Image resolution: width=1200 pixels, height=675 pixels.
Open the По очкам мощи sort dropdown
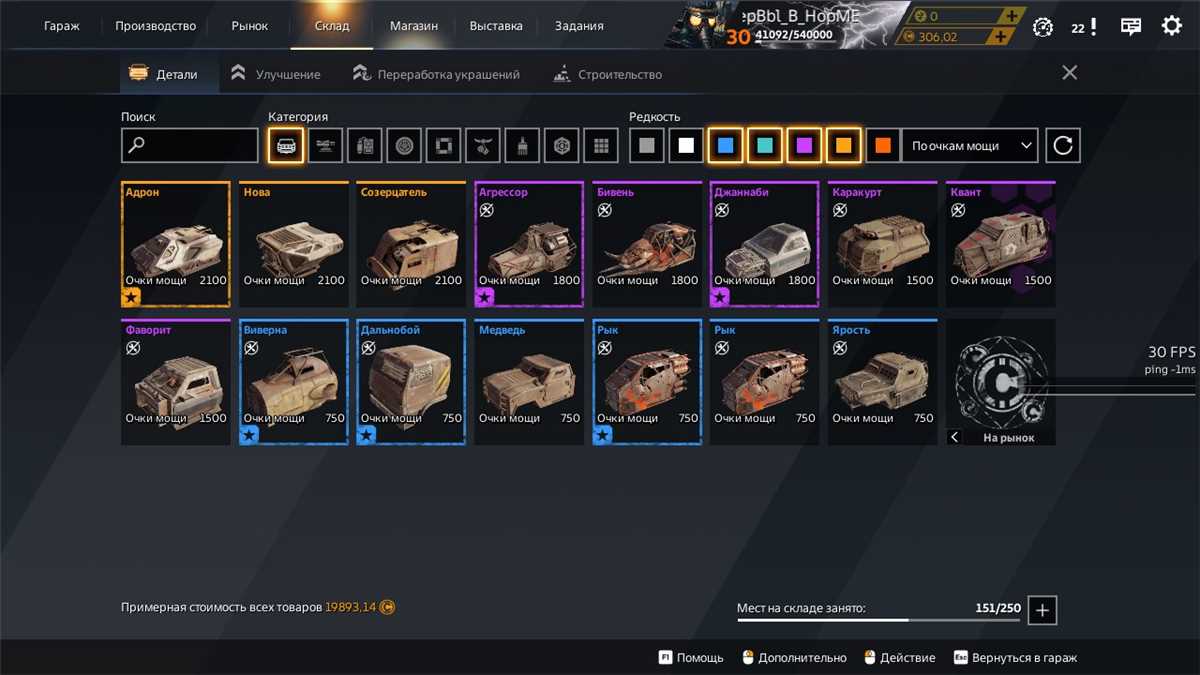[970, 146]
